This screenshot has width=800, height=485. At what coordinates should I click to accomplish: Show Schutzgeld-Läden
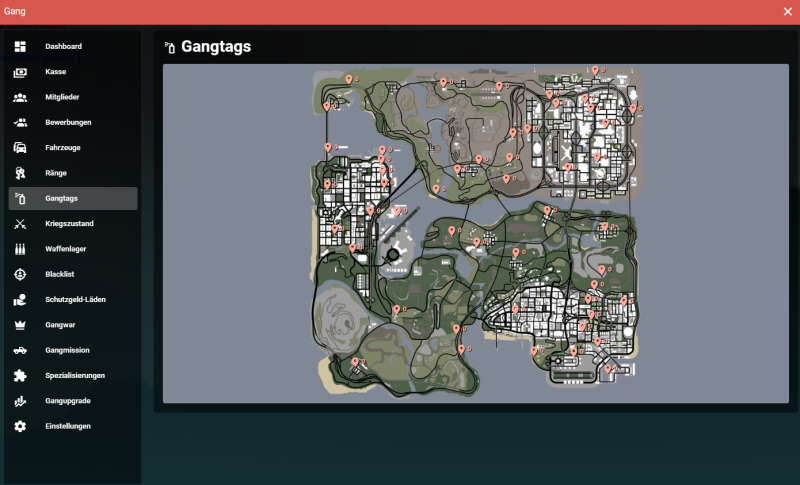pos(75,300)
